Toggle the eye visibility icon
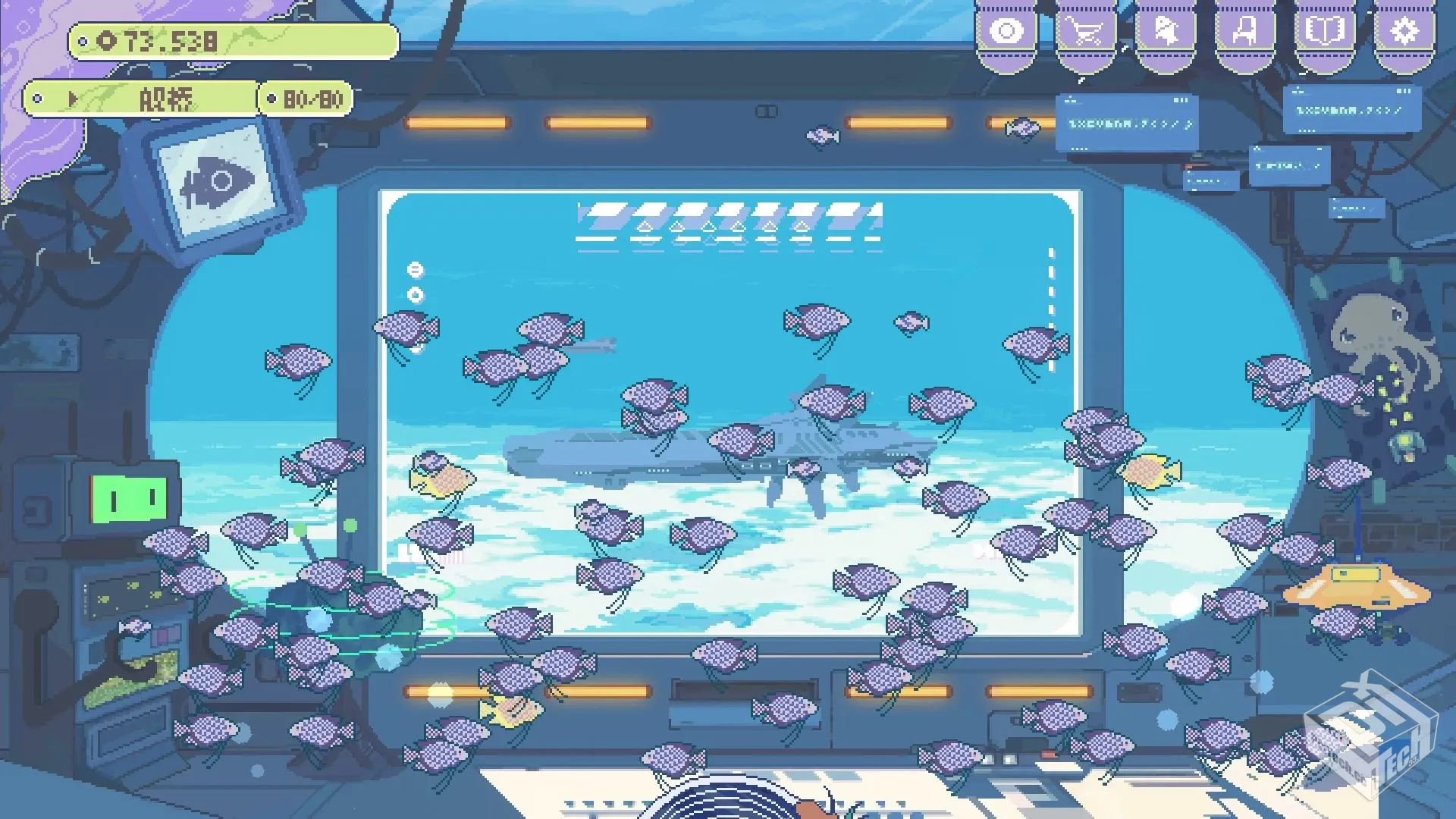The width and height of the screenshot is (1456, 819). pos(1006,33)
